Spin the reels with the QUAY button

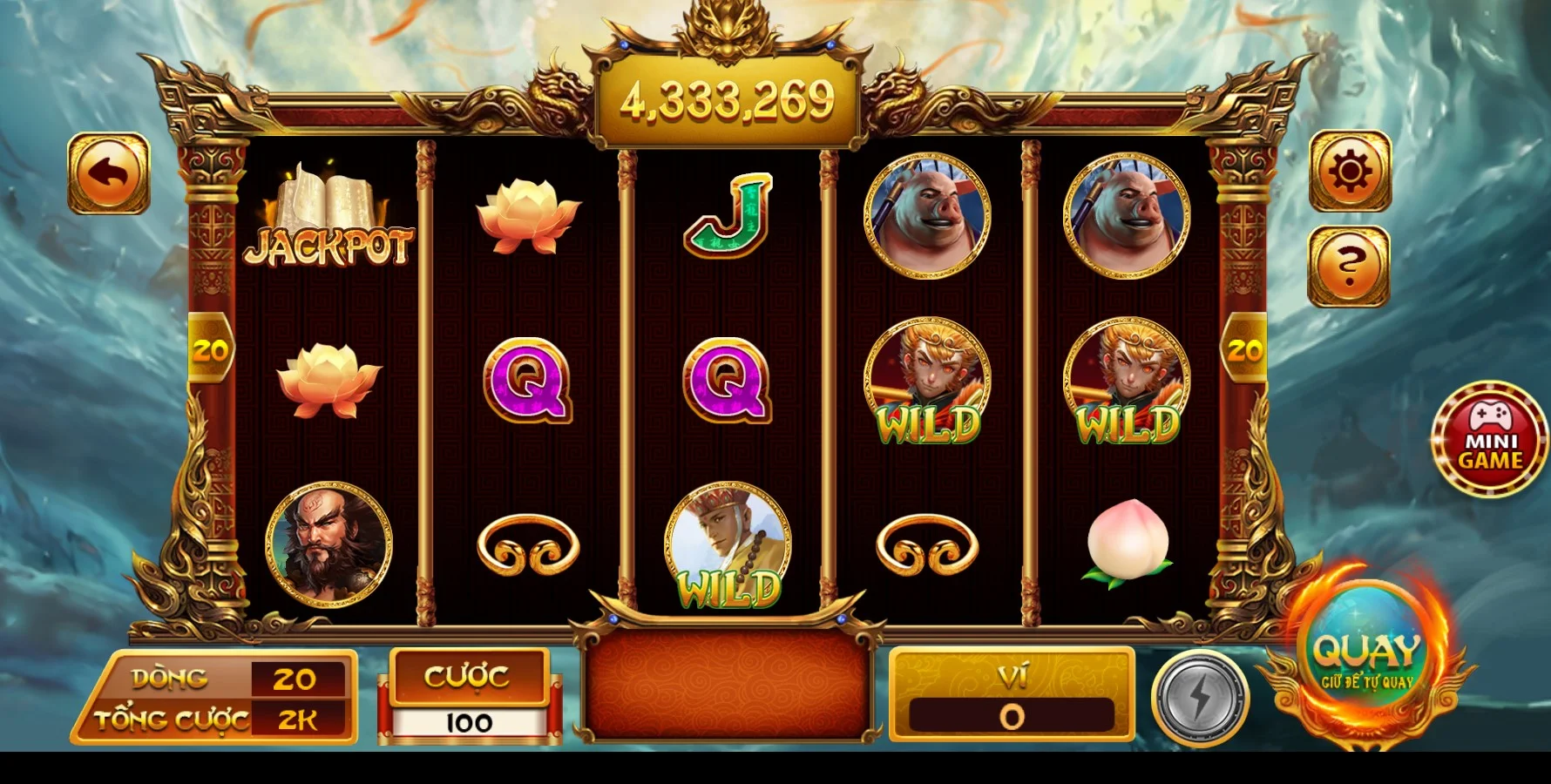pyautogui.click(x=1366, y=659)
